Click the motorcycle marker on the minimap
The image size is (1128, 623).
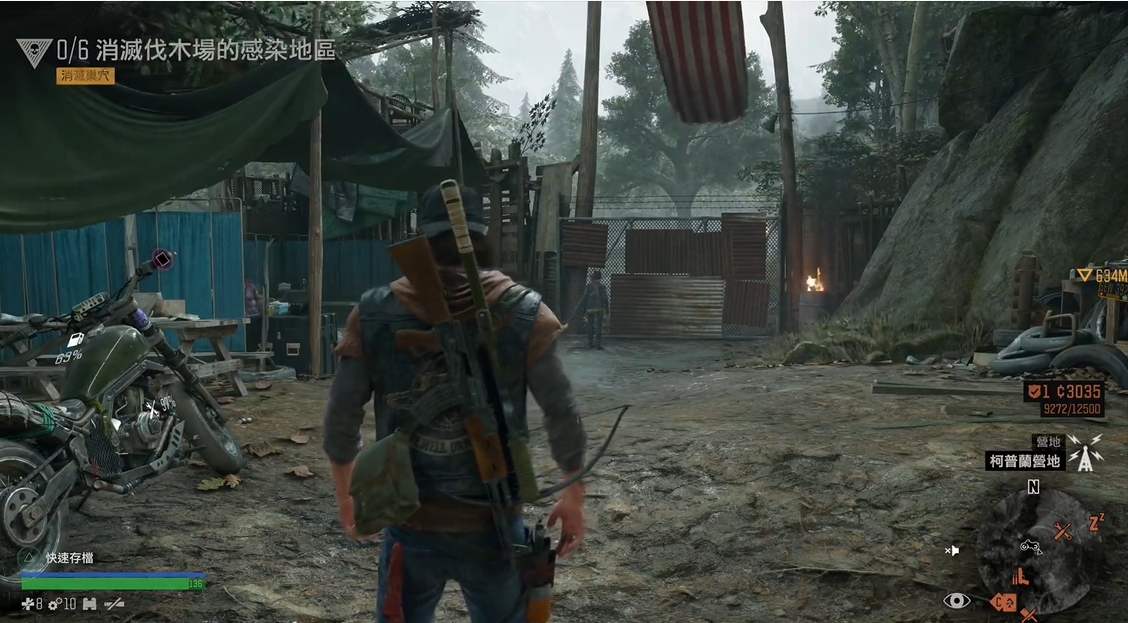tap(1031, 546)
